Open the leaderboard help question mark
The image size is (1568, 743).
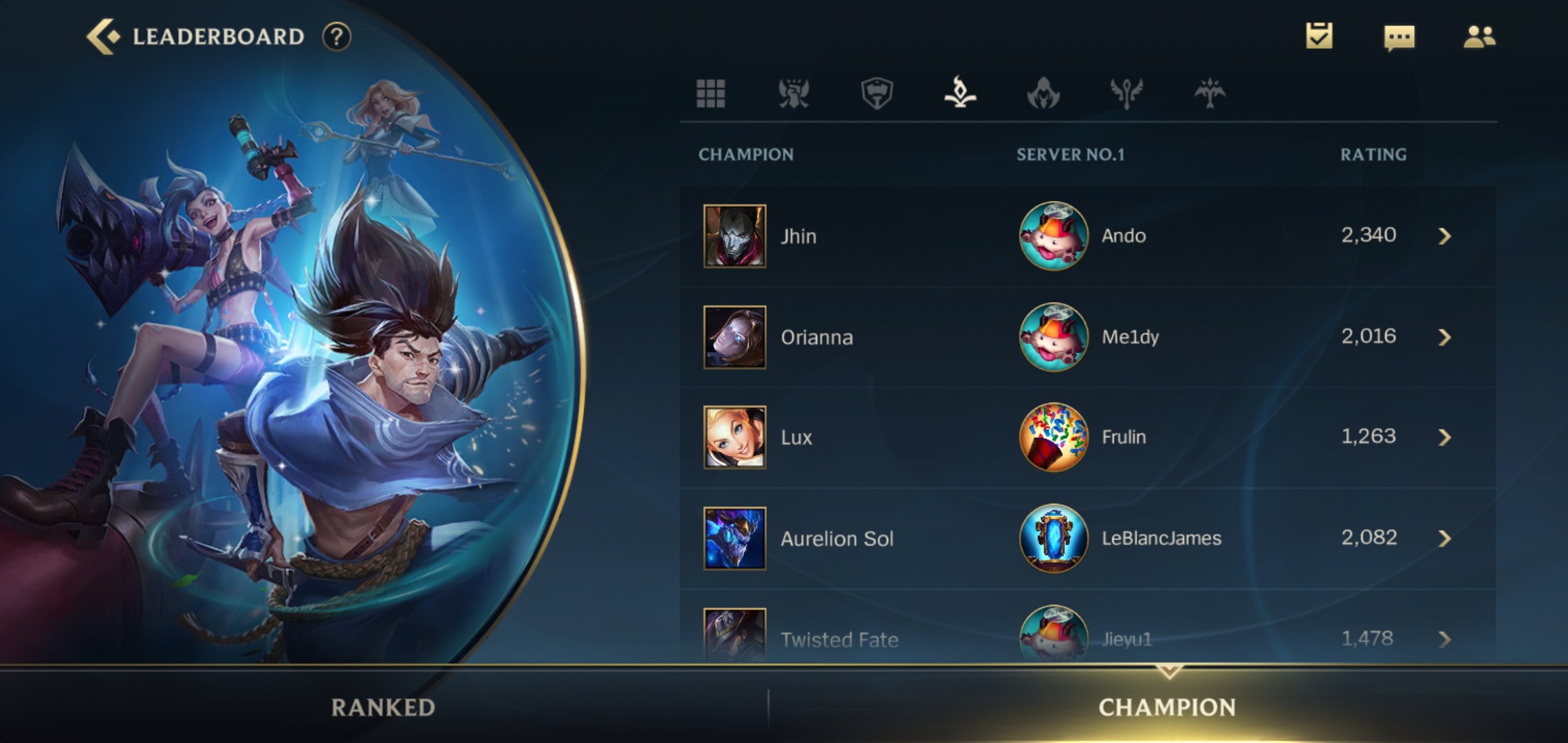pyautogui.click(x=336, y=36)
